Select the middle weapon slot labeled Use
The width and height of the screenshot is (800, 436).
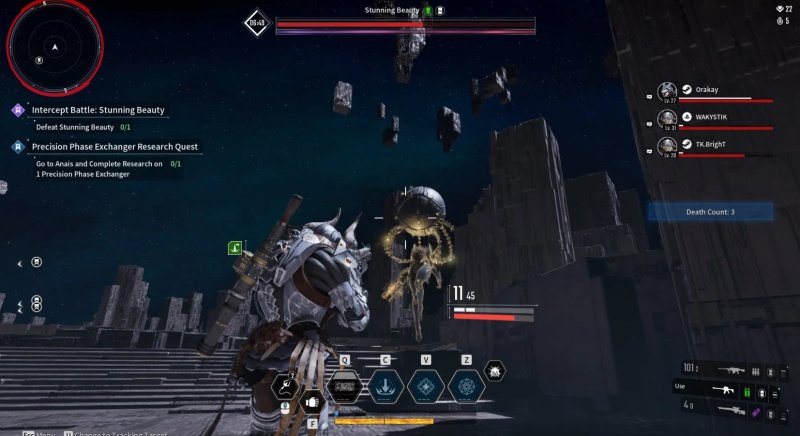(727, 387)
